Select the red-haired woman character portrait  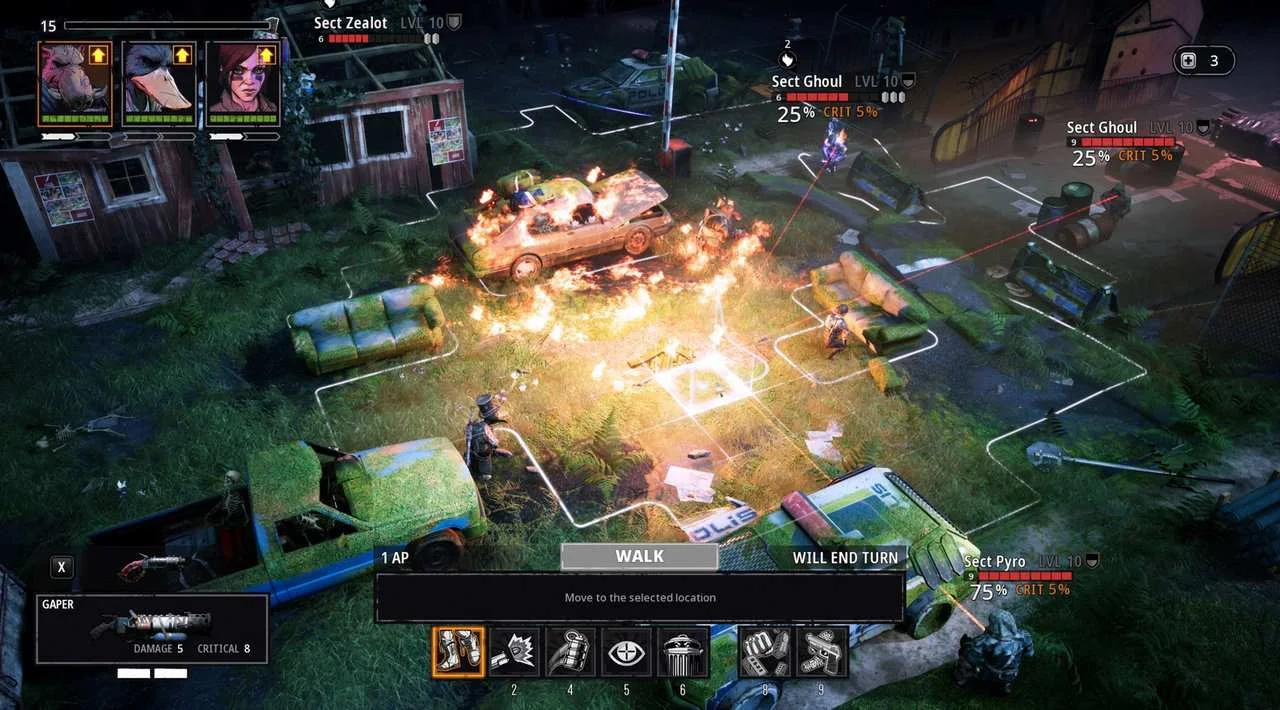[x=243, y=83]
